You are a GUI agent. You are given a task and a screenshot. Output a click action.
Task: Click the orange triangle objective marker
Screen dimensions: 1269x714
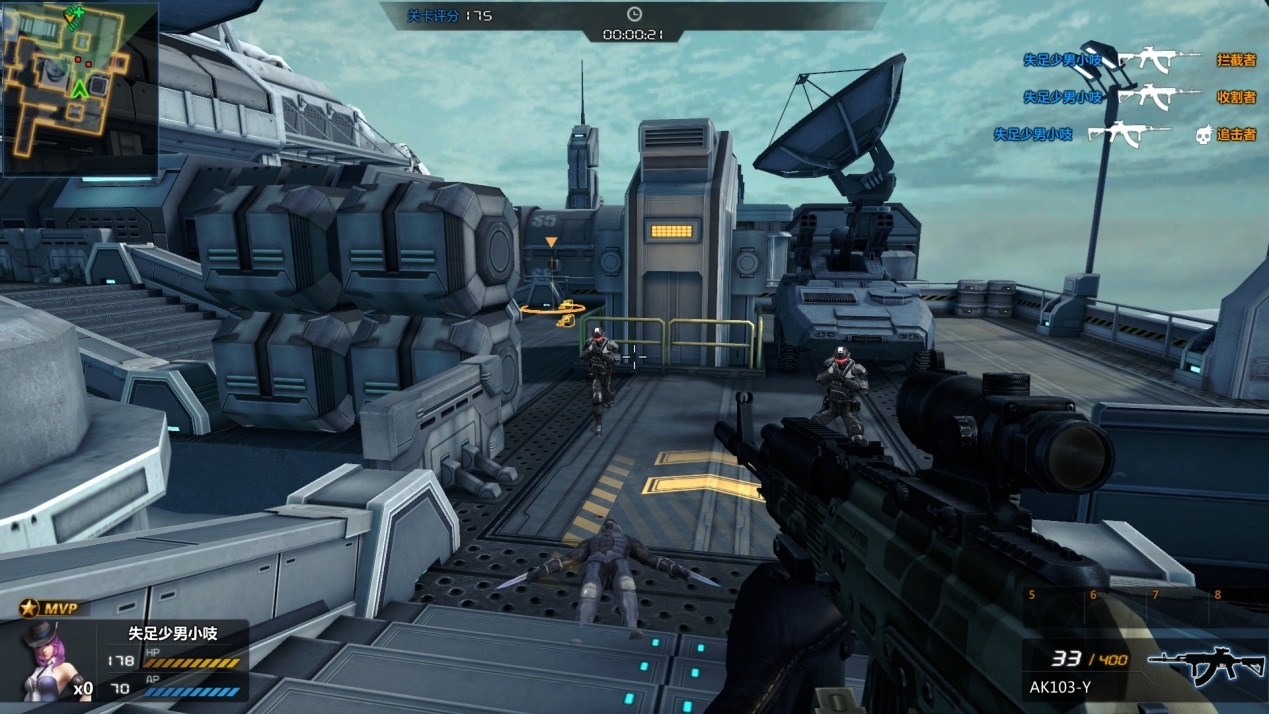coord(550,242)
